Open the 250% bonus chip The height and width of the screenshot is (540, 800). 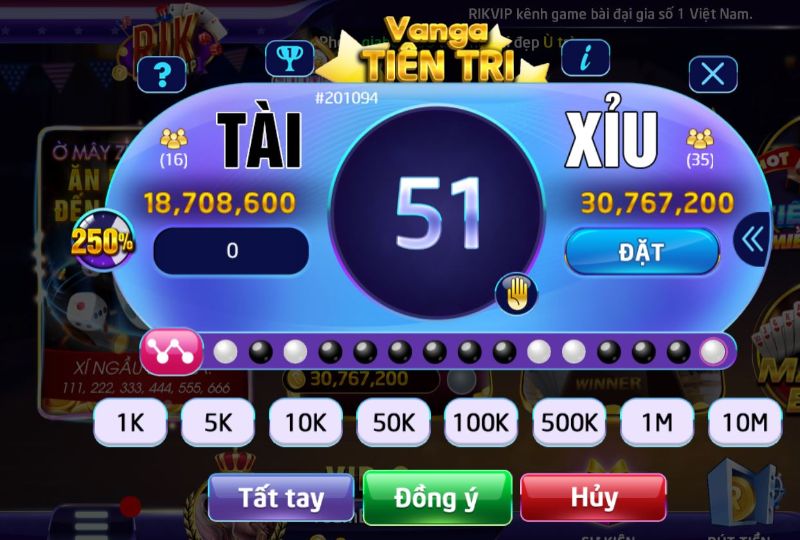pyautogui.click(x=102, y=240)
